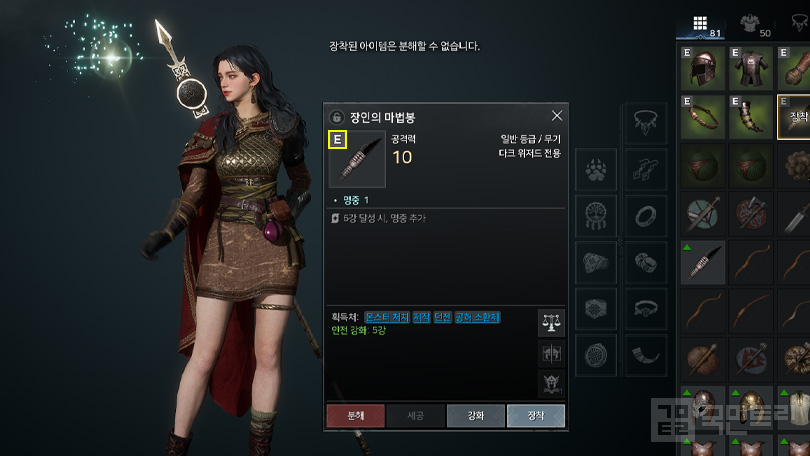The height and width of the screenshot is (456, 810).
Task: Select the ring equipment slot
Action: (x=646, y=216)
